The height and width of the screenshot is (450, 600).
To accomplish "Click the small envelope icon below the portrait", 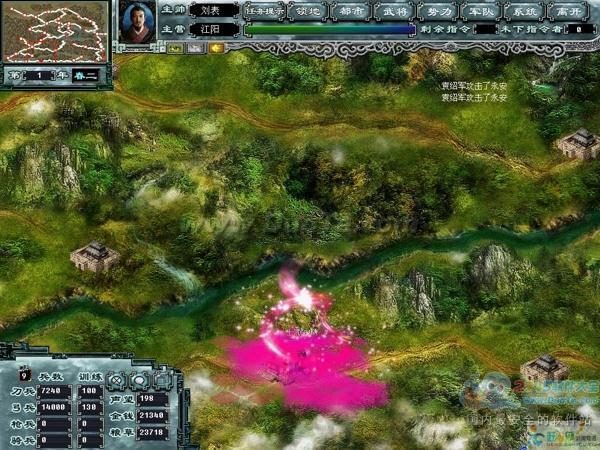I will click(194, 47).
